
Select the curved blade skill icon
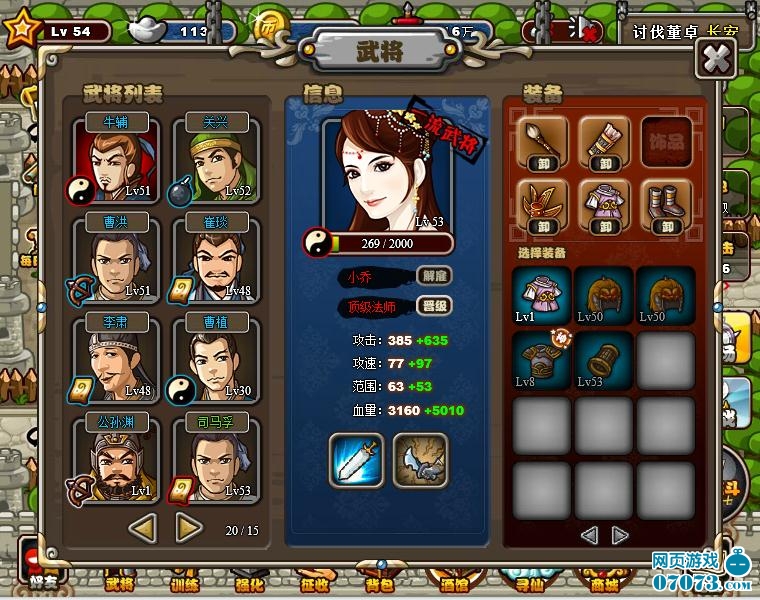click(418, 460)
